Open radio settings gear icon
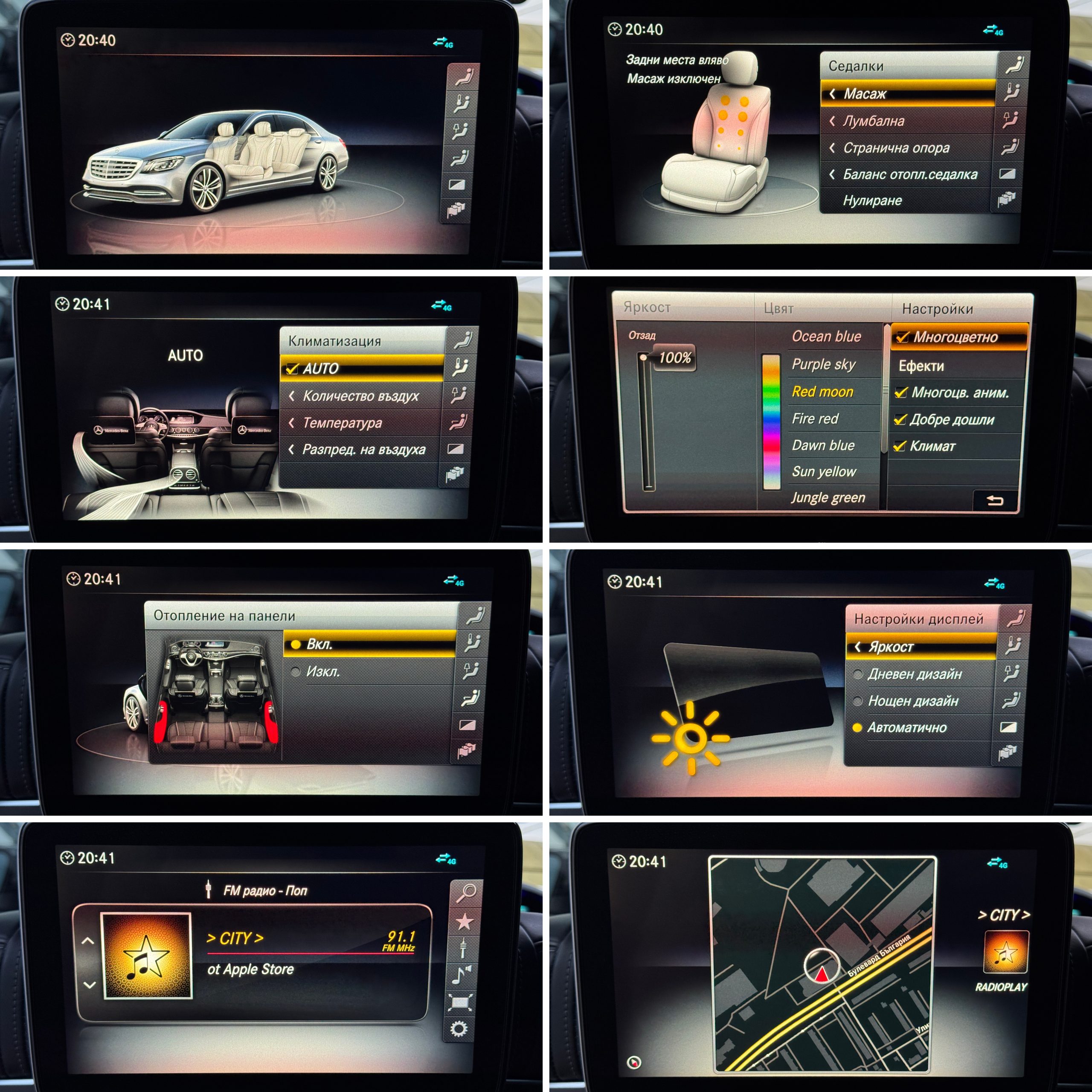Screen dimensions: 1092x1092 click(459, 1029)
